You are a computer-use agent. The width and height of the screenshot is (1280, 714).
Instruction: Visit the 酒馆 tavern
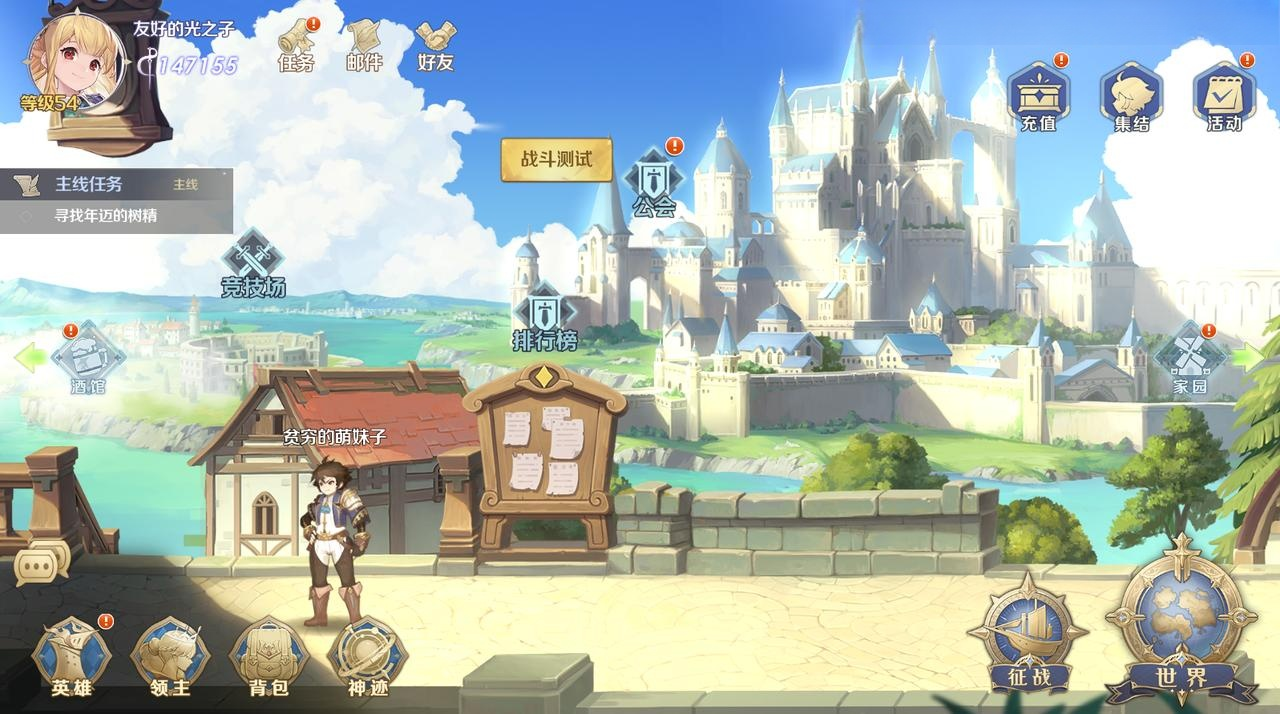point(87,359)
